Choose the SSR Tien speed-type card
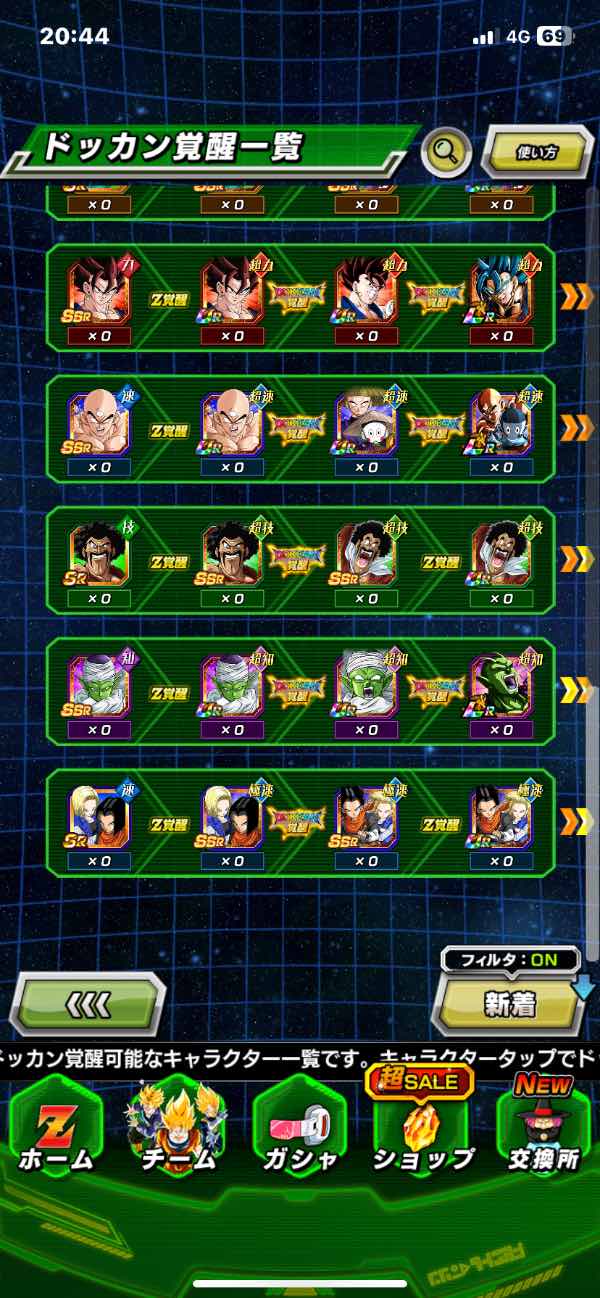 [98, 420]
